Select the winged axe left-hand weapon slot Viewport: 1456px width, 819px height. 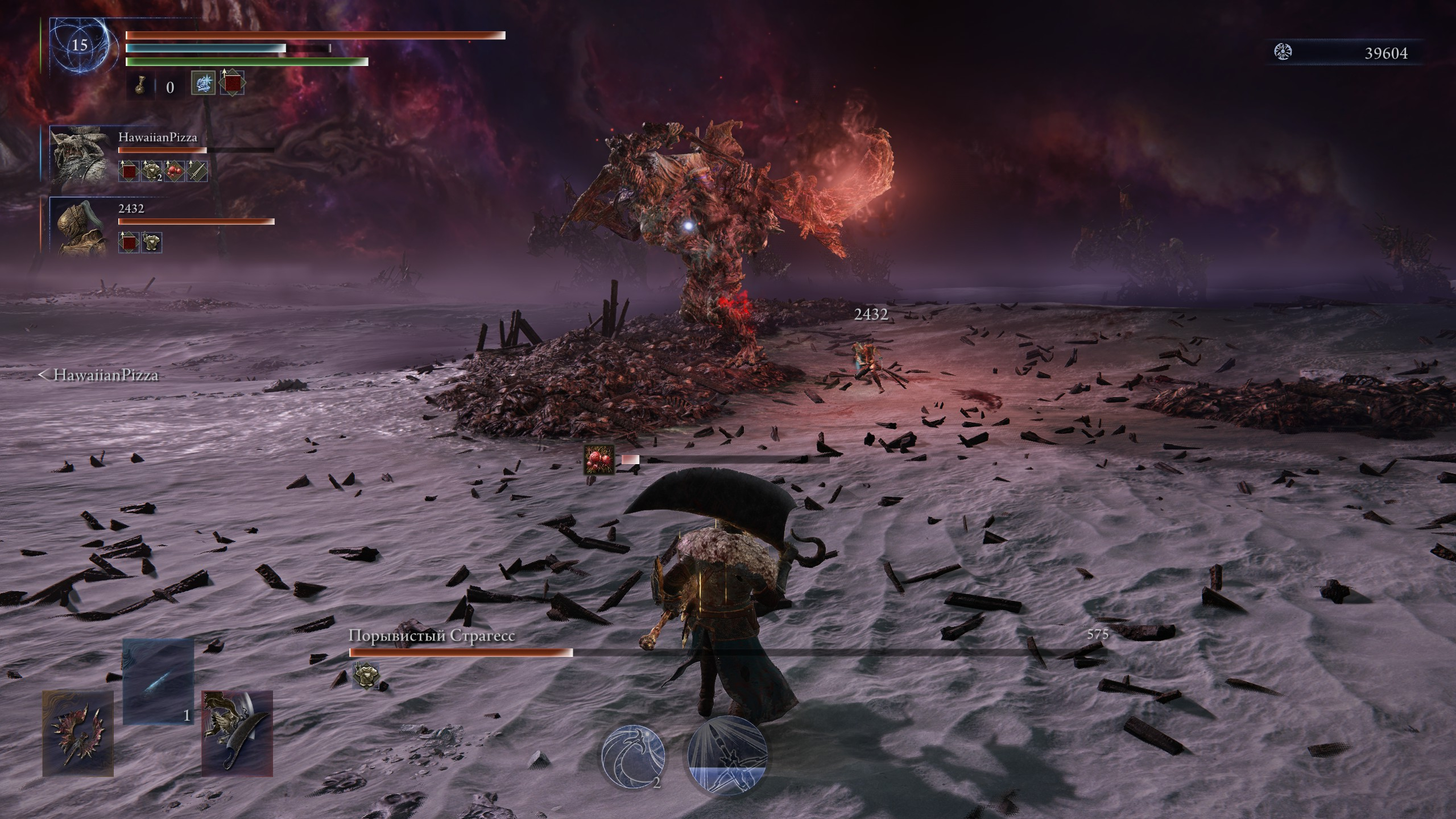point(78,733)
